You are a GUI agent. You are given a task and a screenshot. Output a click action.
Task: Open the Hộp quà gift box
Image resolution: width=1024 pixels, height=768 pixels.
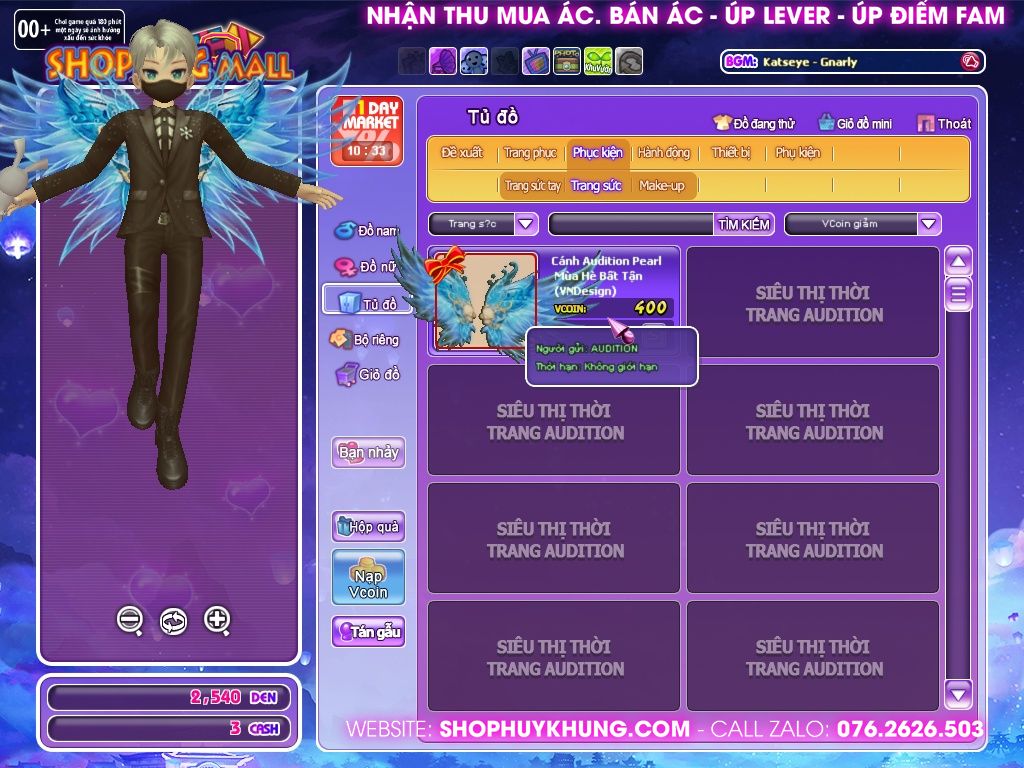[368, 526]
